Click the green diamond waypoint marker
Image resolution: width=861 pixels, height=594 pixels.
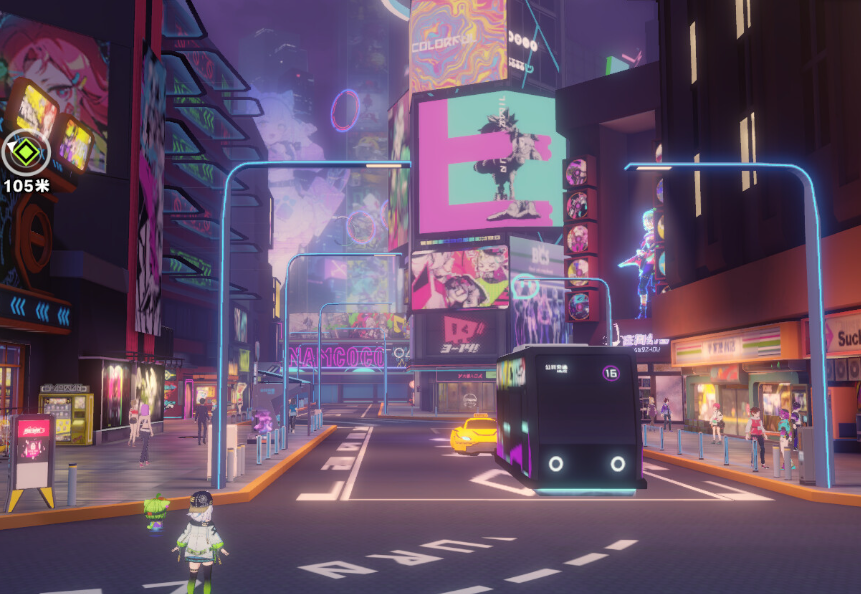click(25, 153)
